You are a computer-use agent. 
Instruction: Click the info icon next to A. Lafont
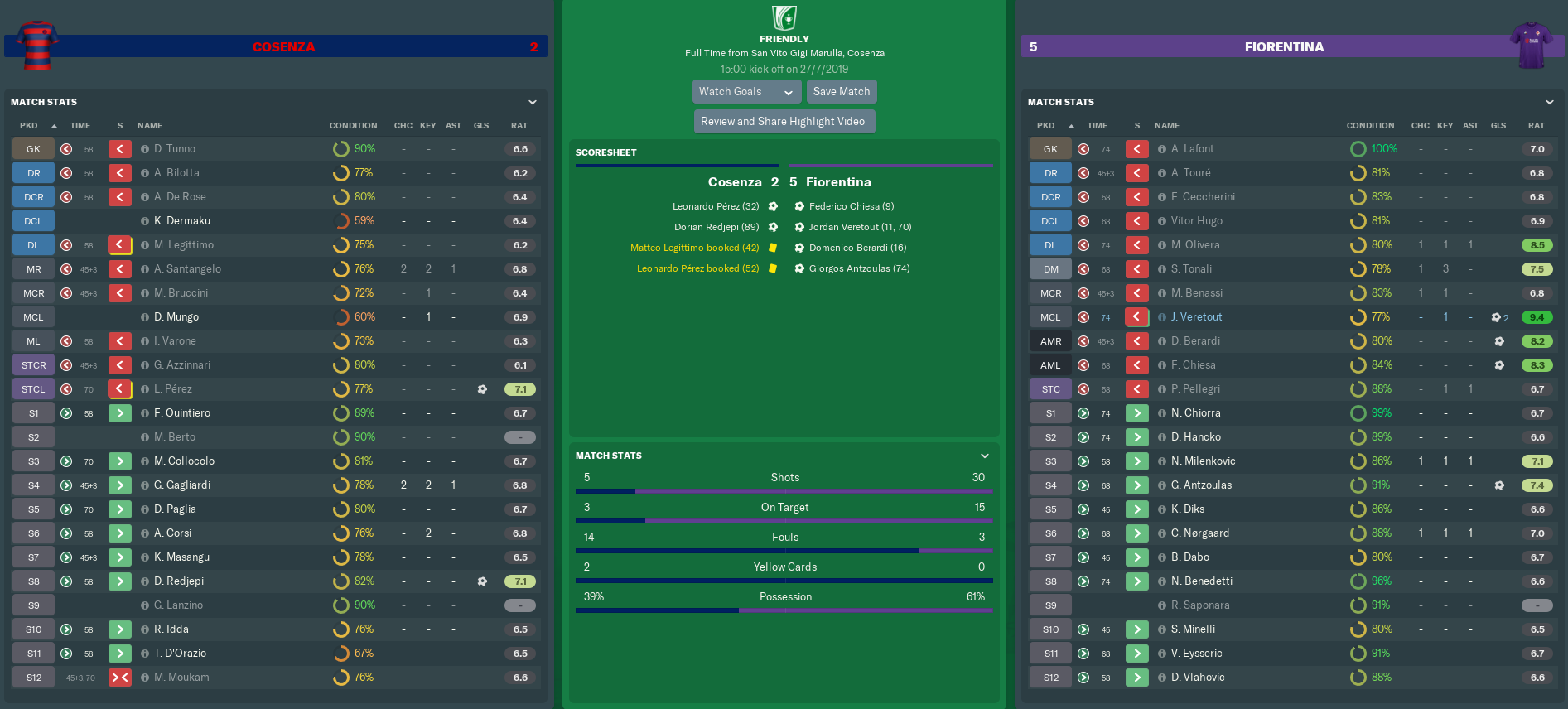[1162, 149]
